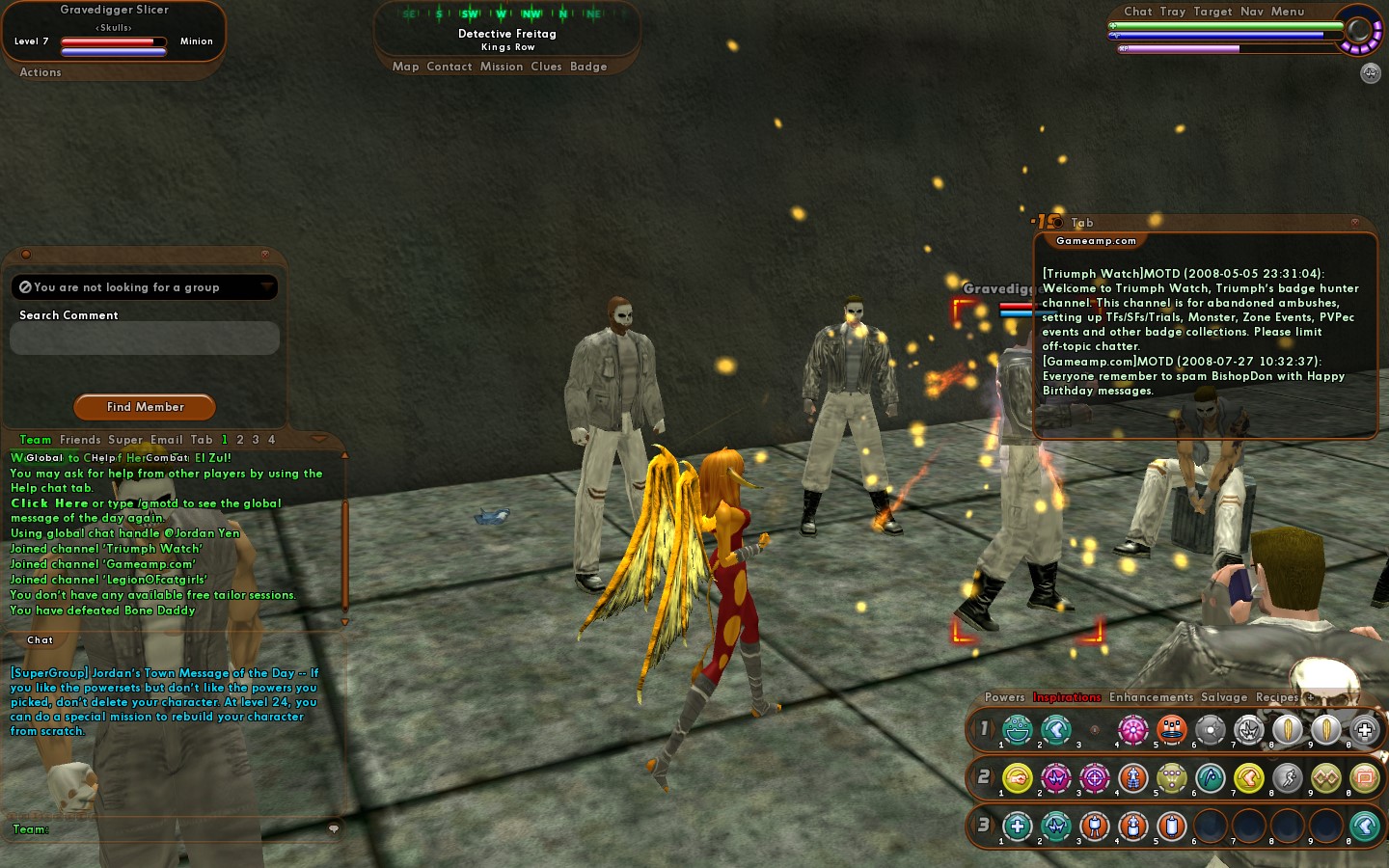
Task: Switch to the Friends tab
Action: pos(80,440)
